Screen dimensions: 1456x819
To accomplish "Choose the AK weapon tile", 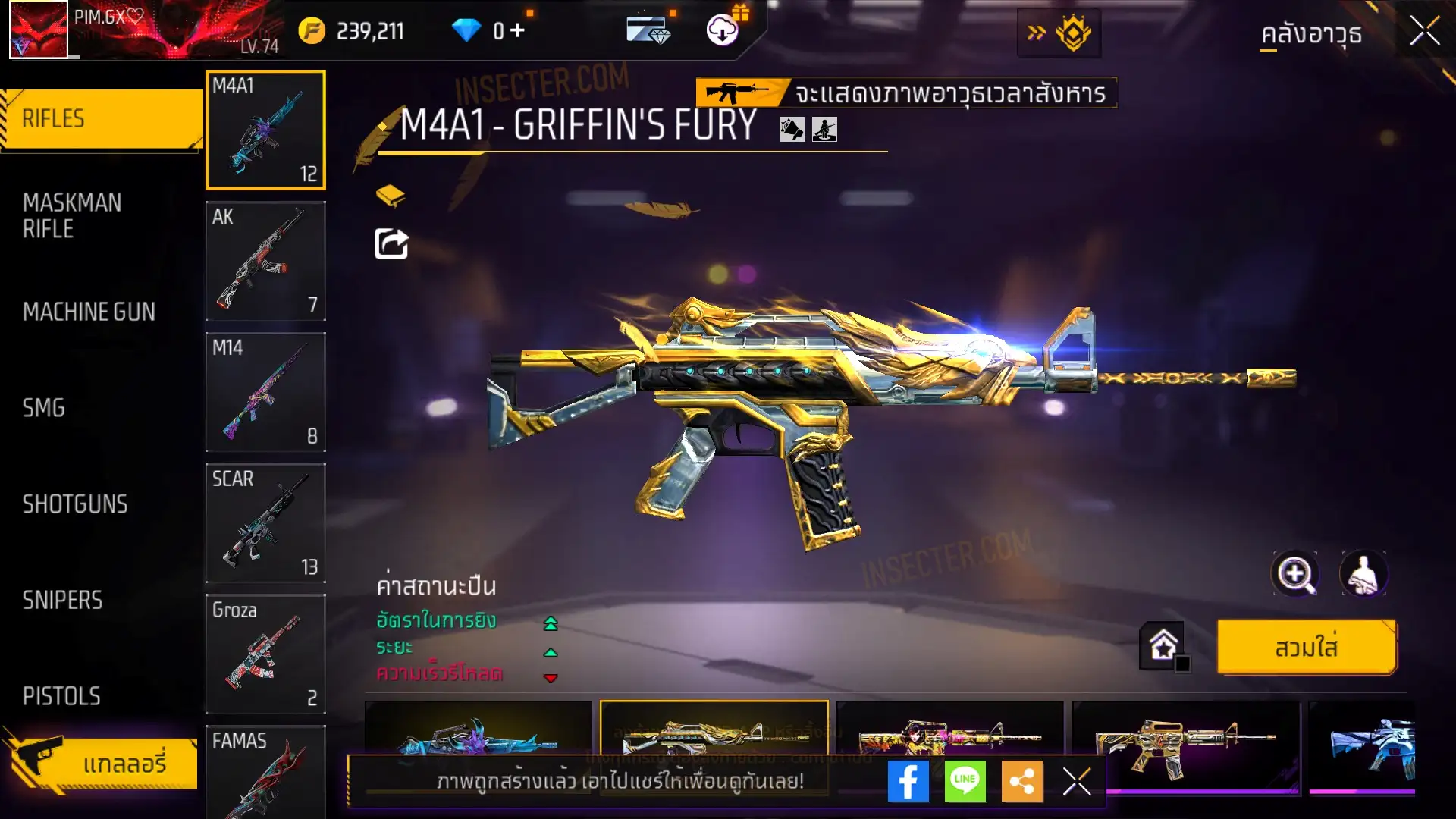I will (265, 261).
